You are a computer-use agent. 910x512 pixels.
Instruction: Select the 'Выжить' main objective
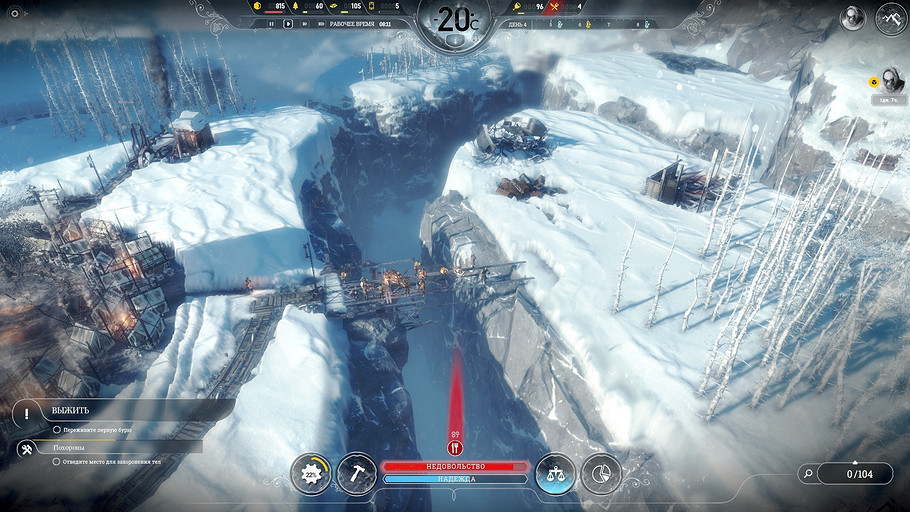click(69, 410)
